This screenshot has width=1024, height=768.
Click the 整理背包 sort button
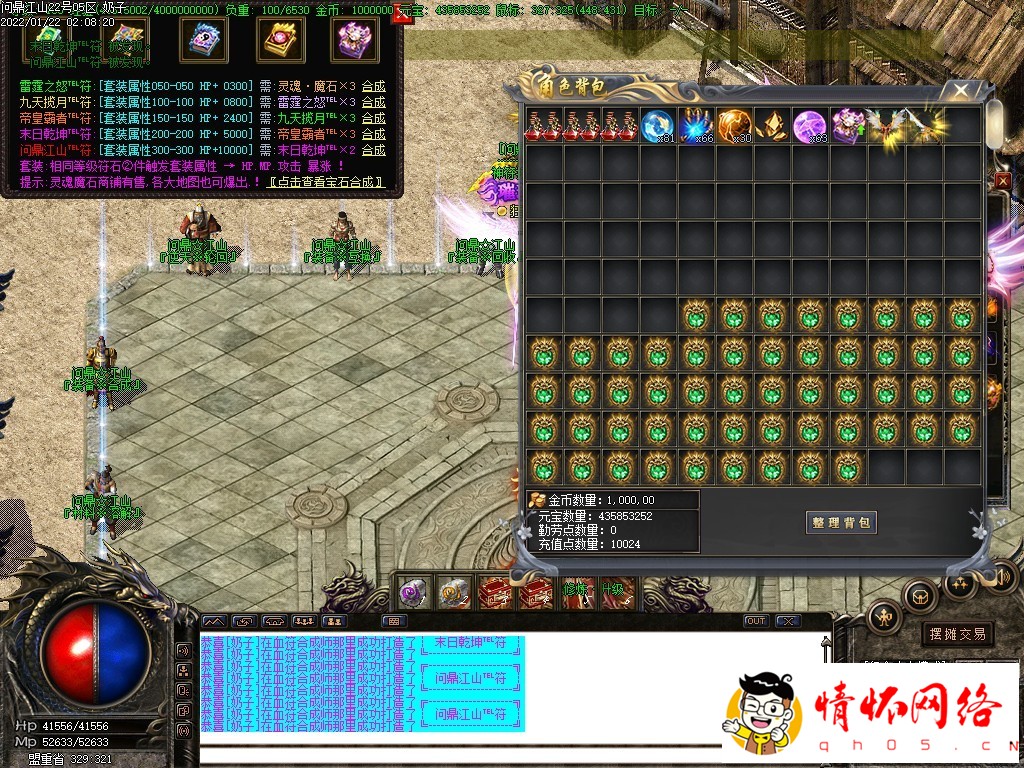[x=841, y=522]
